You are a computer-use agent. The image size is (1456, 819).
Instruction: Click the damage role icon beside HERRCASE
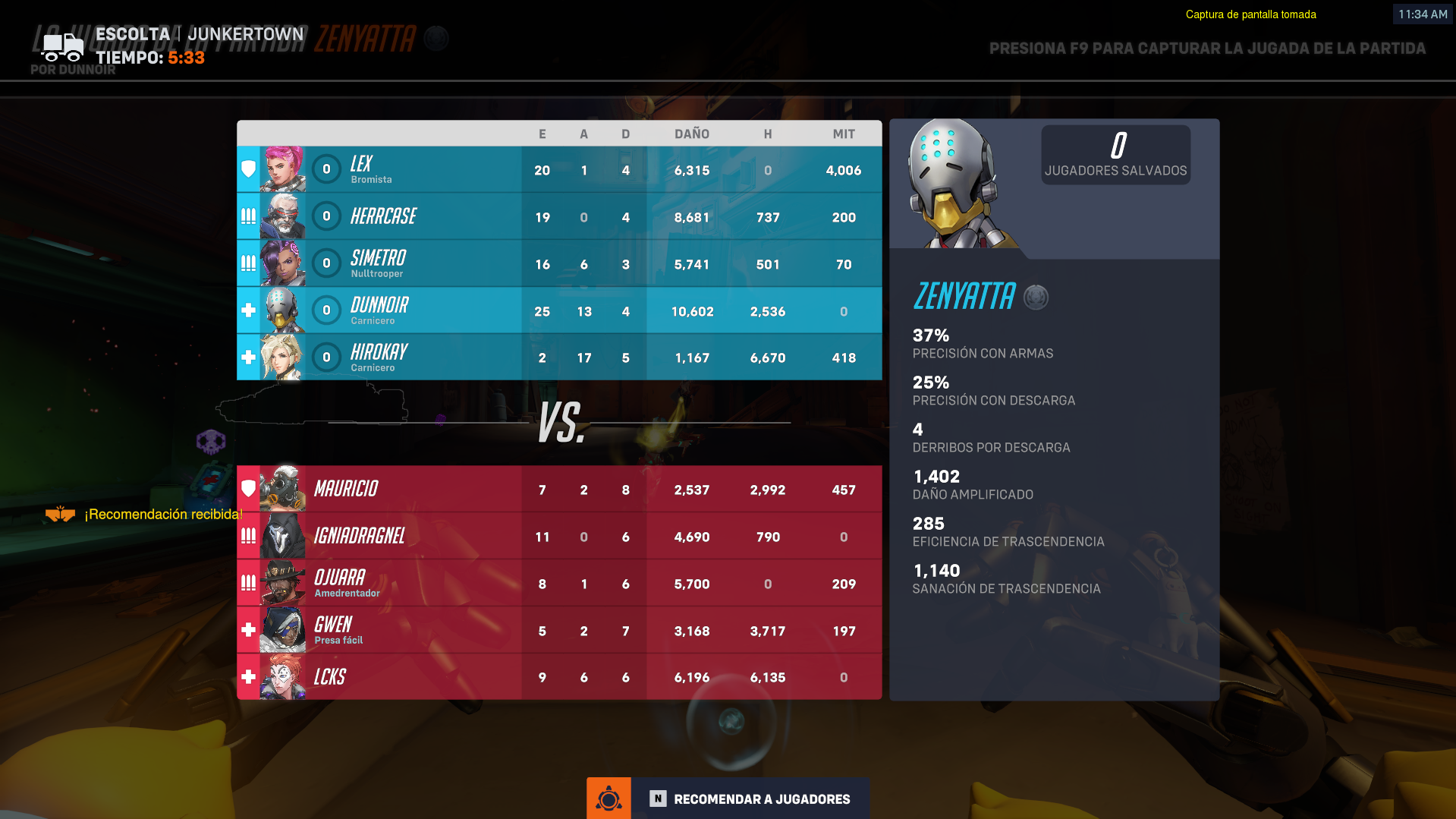247,216
